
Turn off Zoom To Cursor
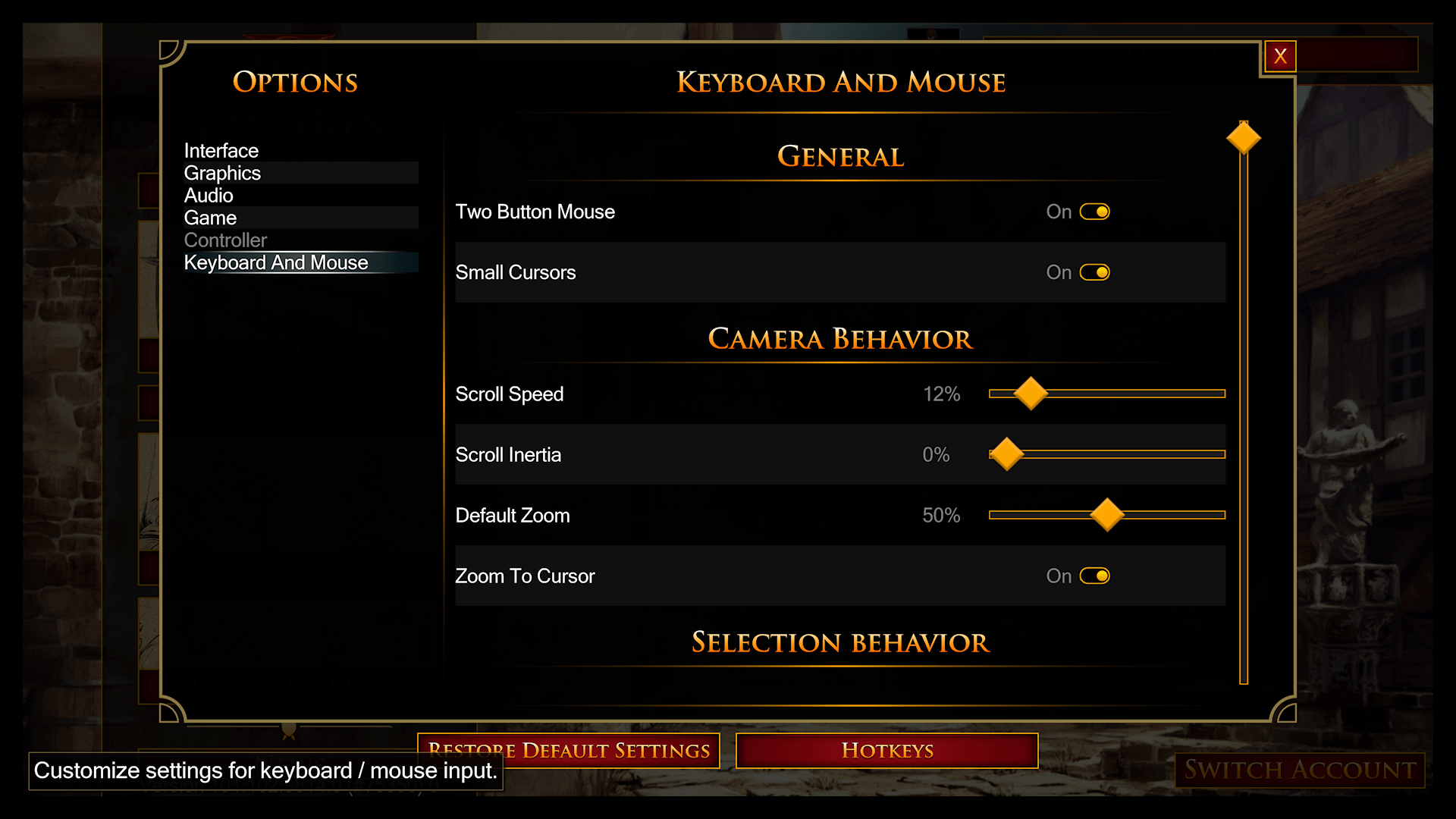(x=1095, y=576)
